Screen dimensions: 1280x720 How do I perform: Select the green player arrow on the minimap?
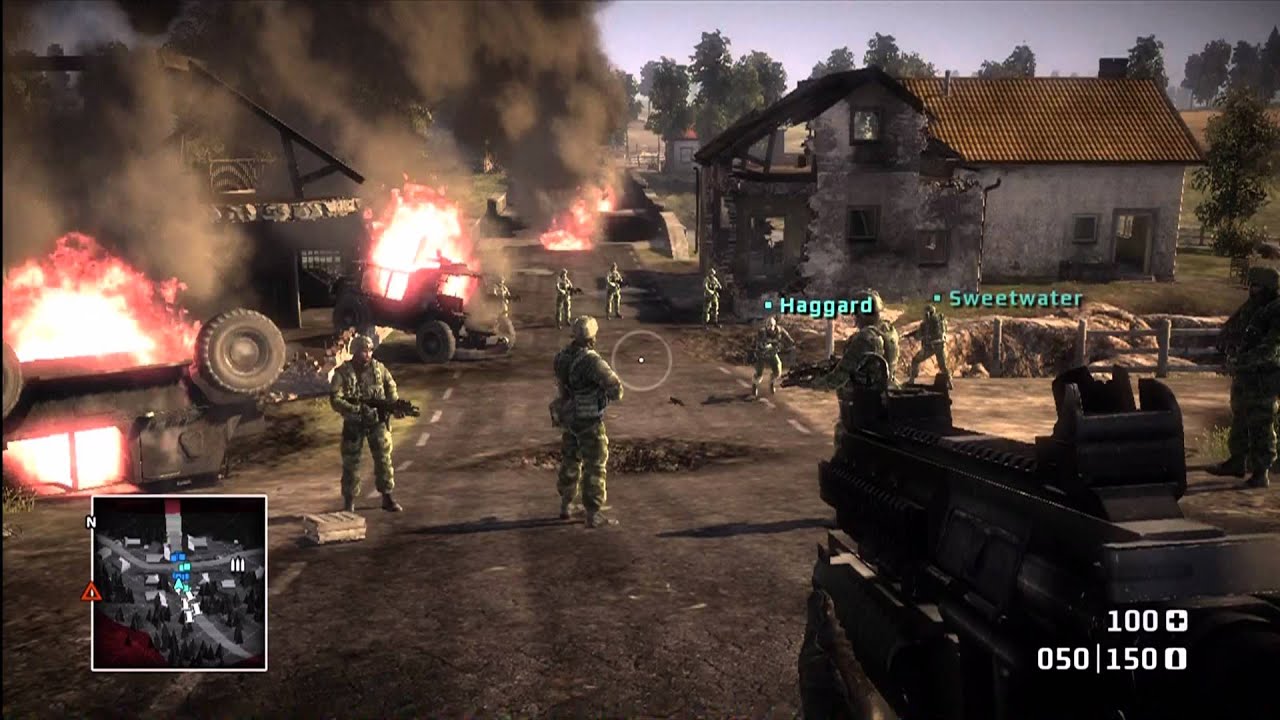(178, 583)
